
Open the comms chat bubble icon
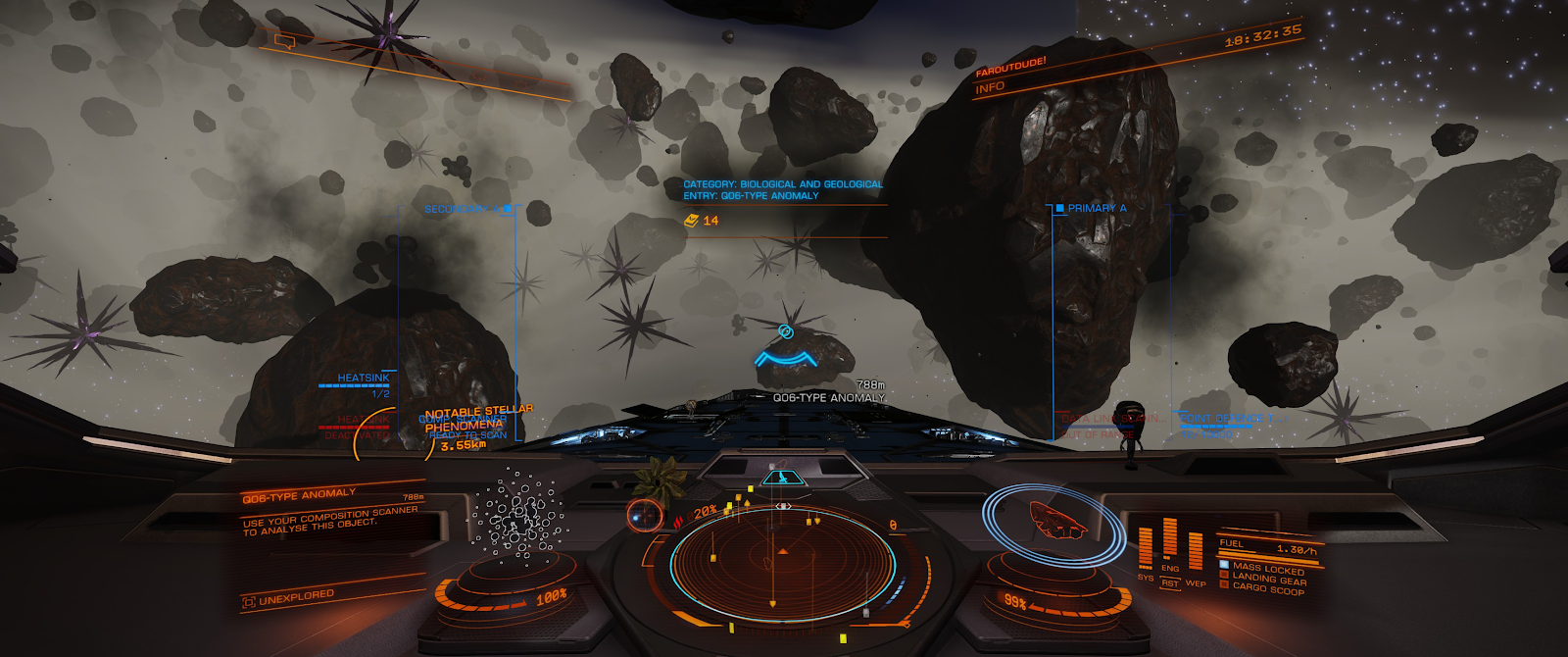click(285, 41)
